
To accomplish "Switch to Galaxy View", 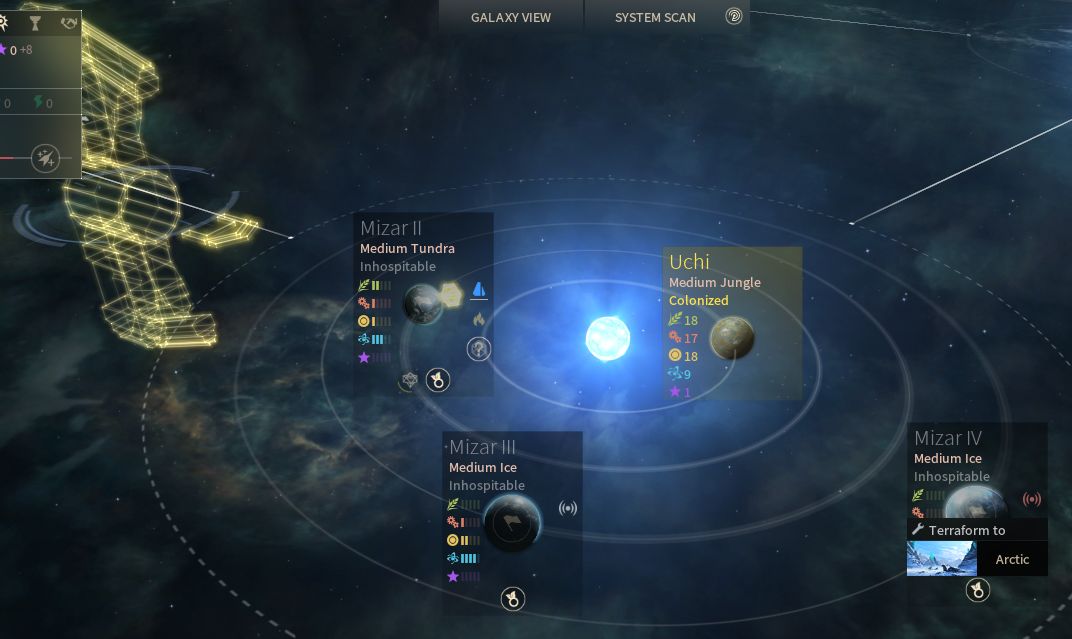I will [510, 17].
